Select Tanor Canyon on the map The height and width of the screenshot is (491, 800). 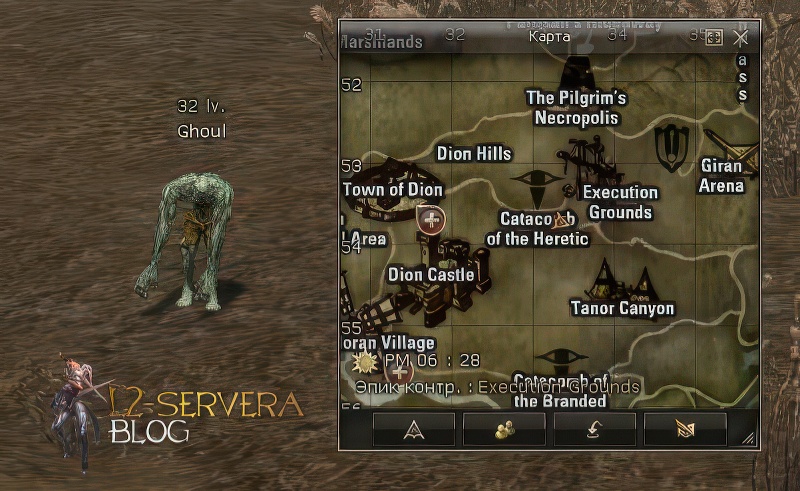[622, 308]
